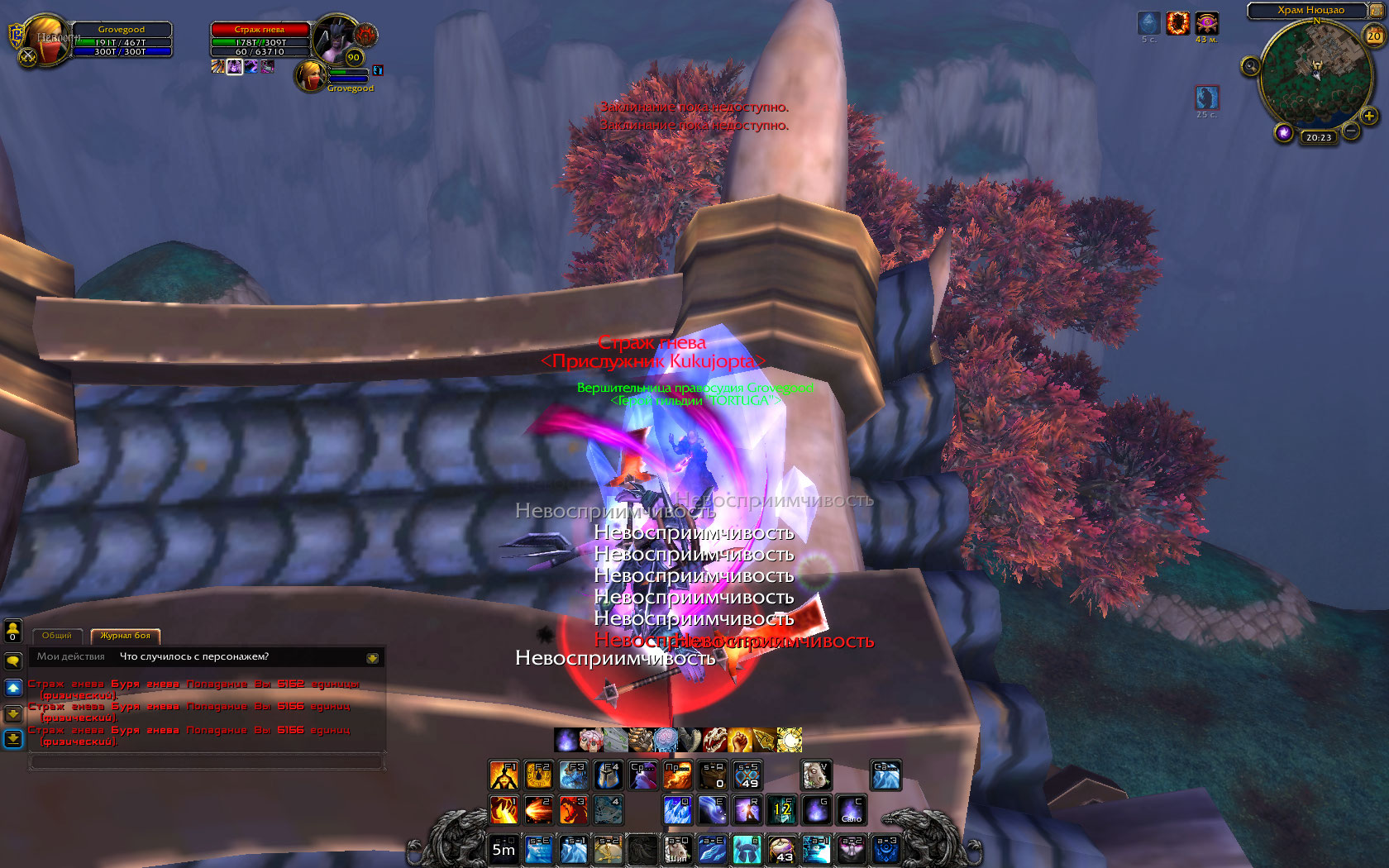Cast the fire blast spell on key 2
This screenshot has height=868, width=1389.
point(538,809)
